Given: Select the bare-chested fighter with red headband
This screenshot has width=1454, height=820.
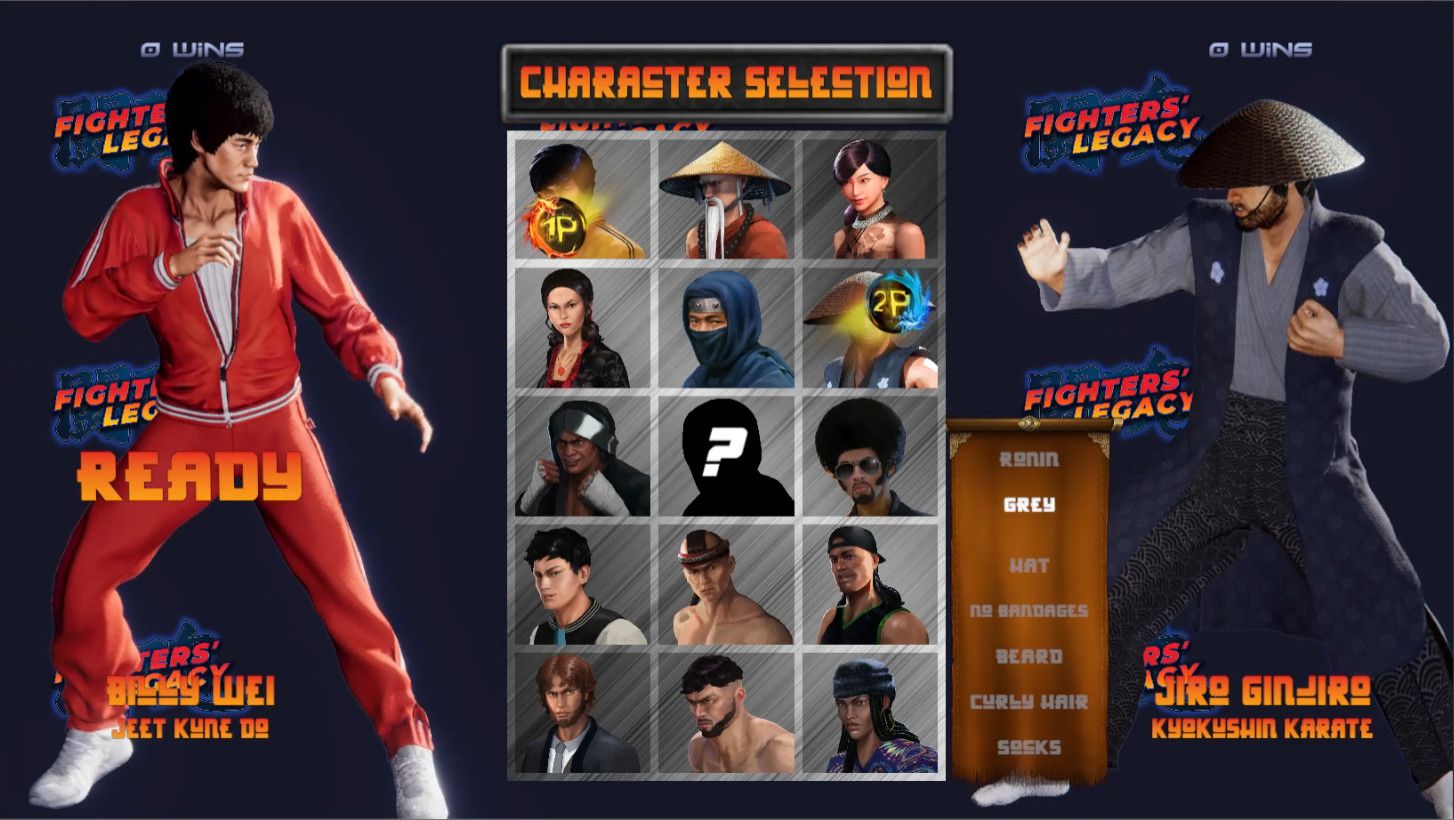Looking at the screenshot, I should [727, 582].
